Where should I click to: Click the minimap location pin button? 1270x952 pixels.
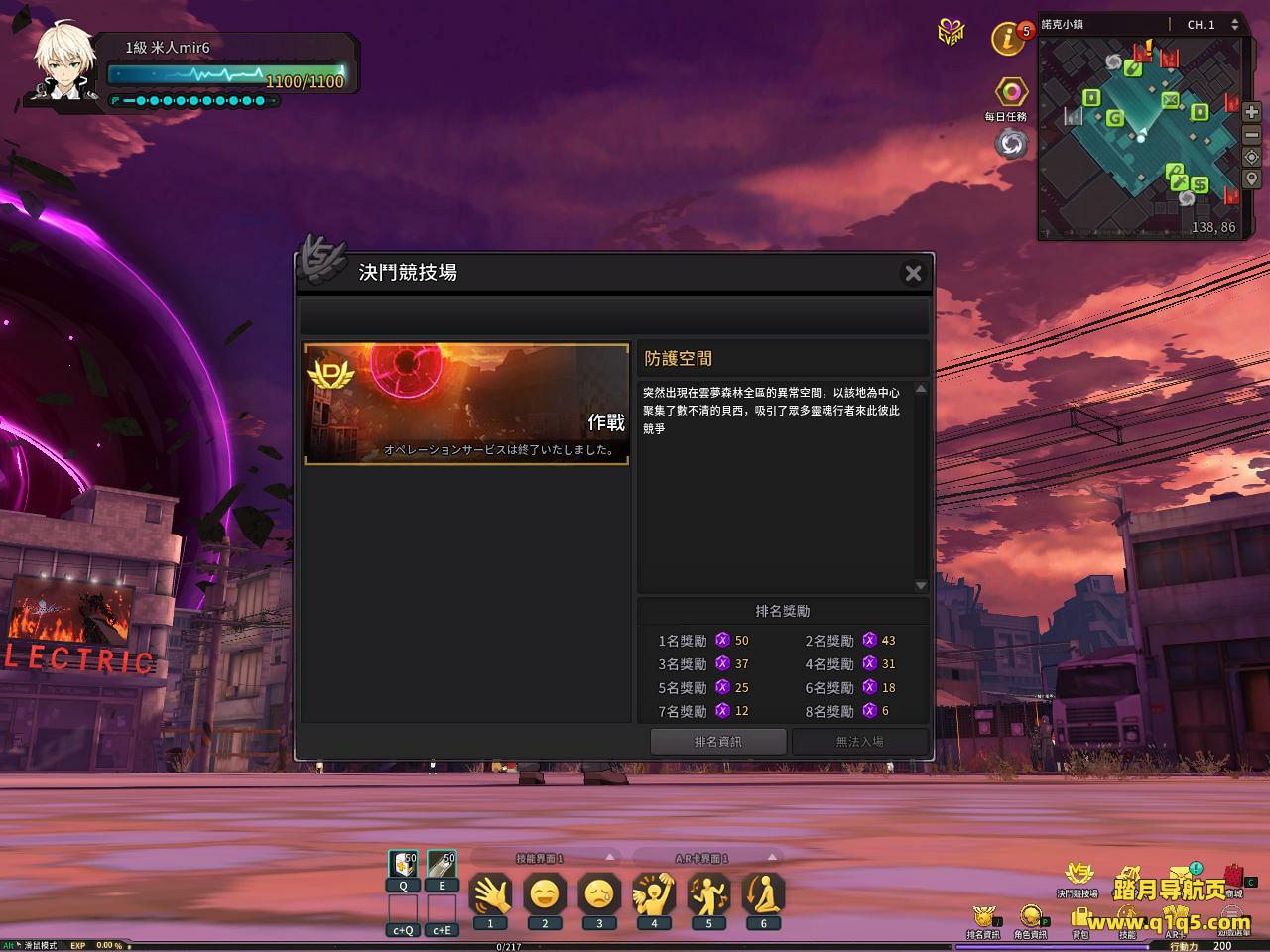click(x=1252, y=179)
